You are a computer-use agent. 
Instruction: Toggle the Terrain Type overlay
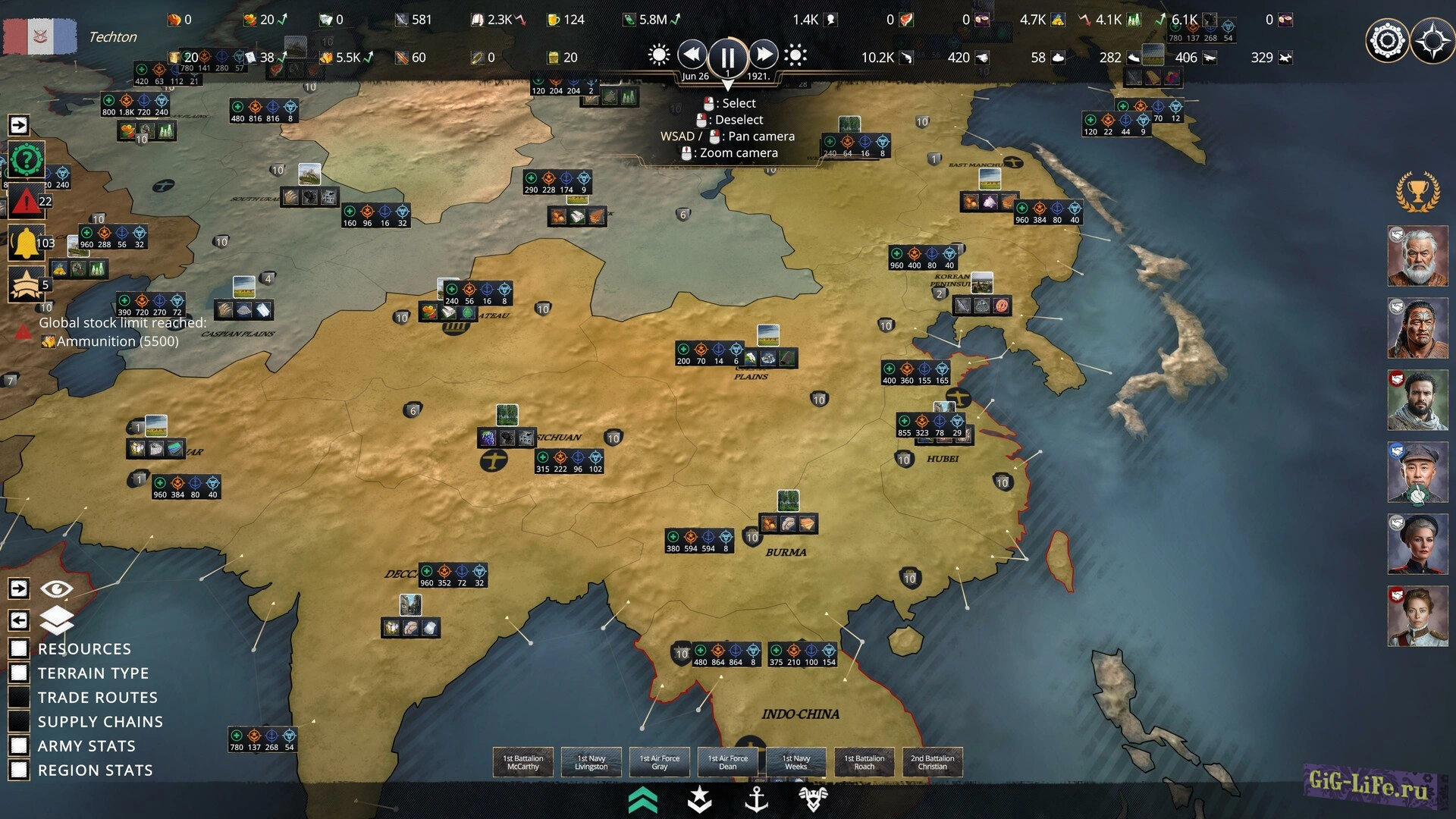[19, 673]
